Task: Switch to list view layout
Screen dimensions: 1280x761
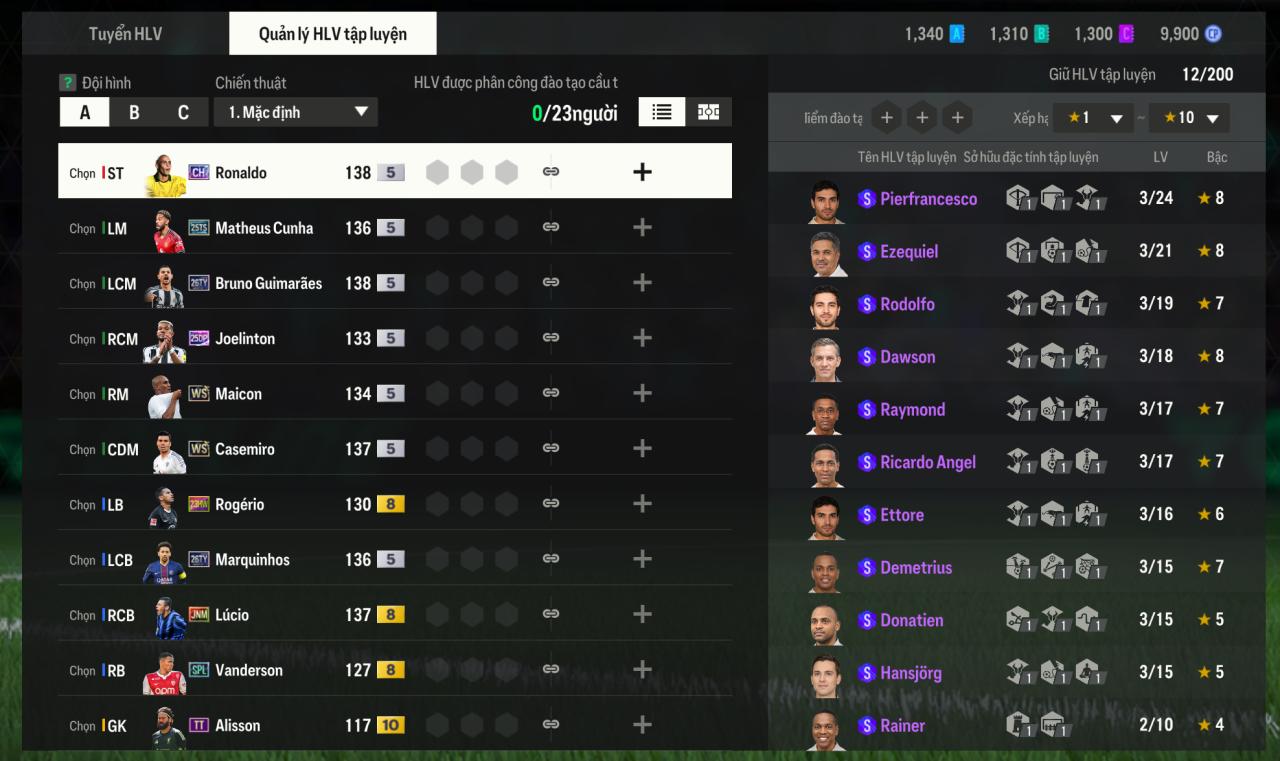Action: (x=662, y=112)
